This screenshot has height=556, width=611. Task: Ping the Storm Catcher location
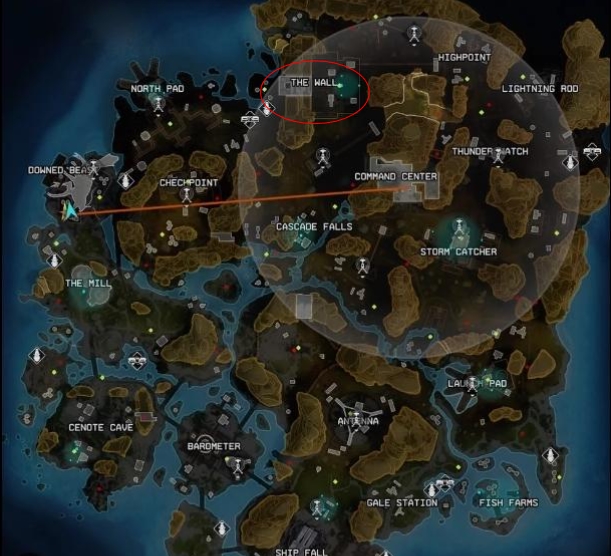click(458, 252)
